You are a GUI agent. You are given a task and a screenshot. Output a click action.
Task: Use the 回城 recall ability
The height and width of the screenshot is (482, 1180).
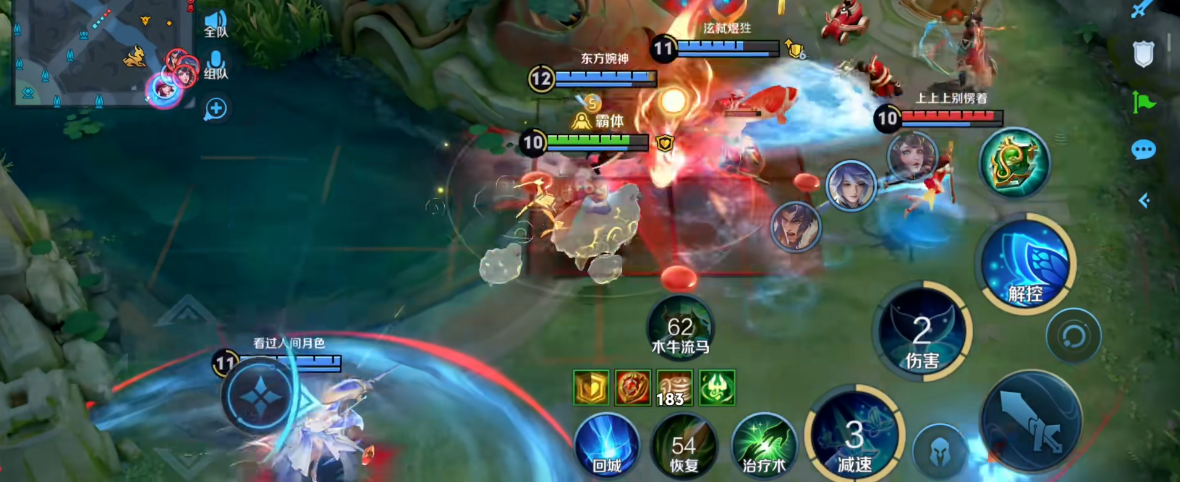(x=607, y=444)
